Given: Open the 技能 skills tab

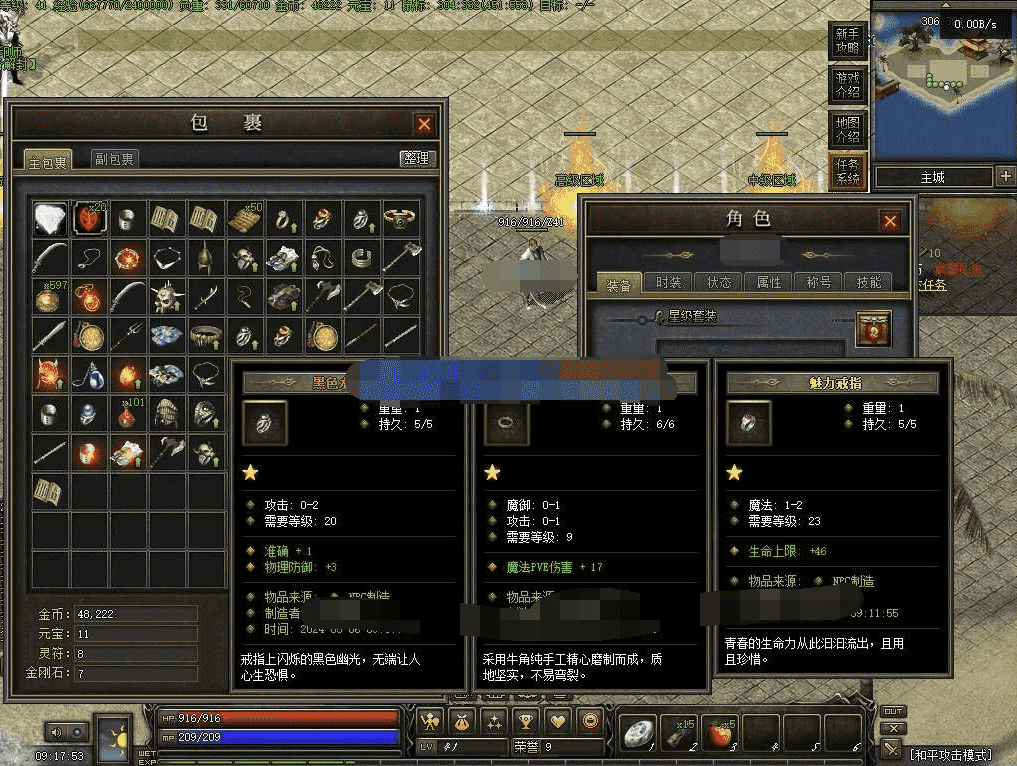Looking at the screenshot, I should click(x=868, y=283).
